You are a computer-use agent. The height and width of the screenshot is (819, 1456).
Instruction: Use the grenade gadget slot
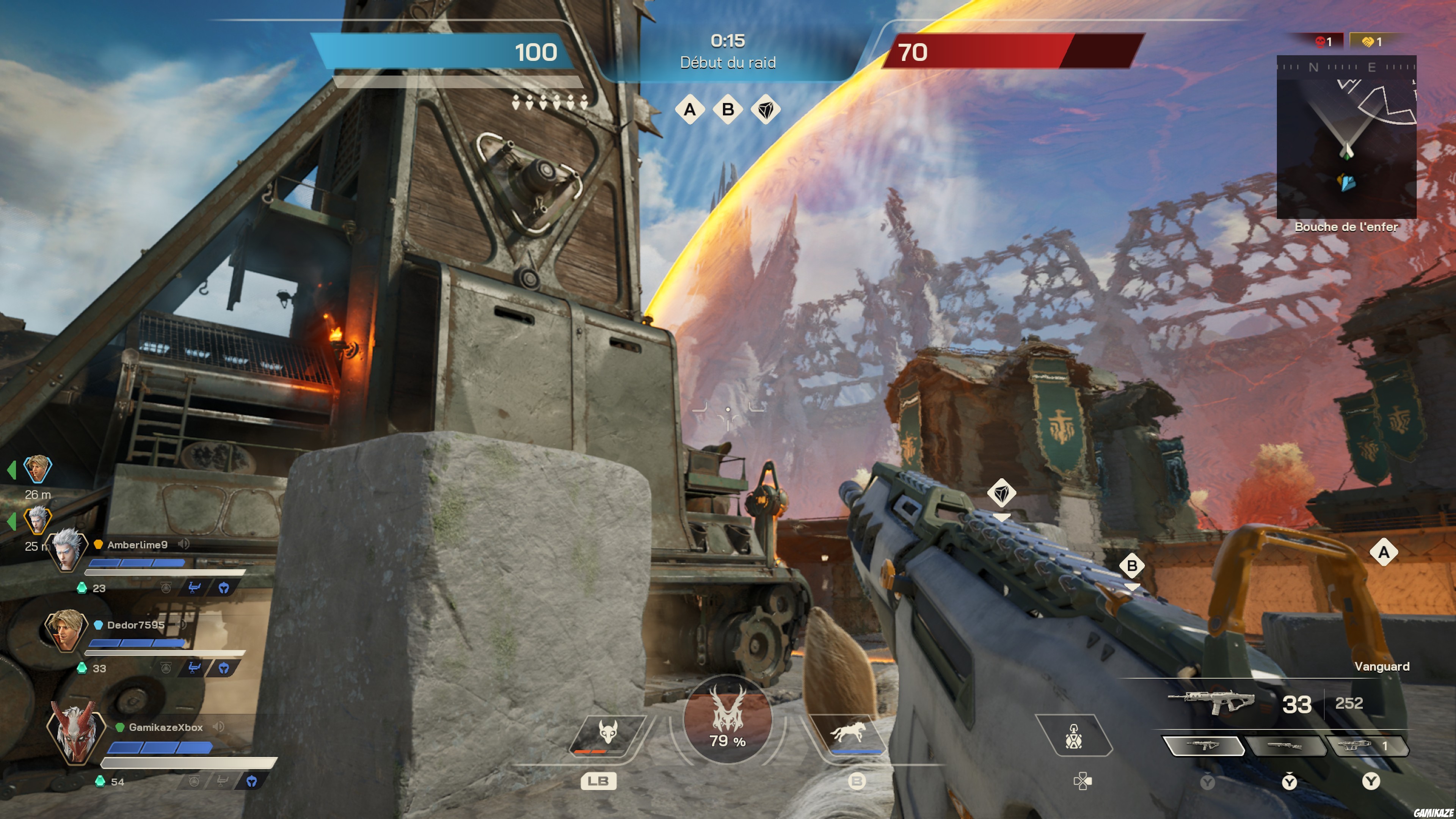[1073, 735]
